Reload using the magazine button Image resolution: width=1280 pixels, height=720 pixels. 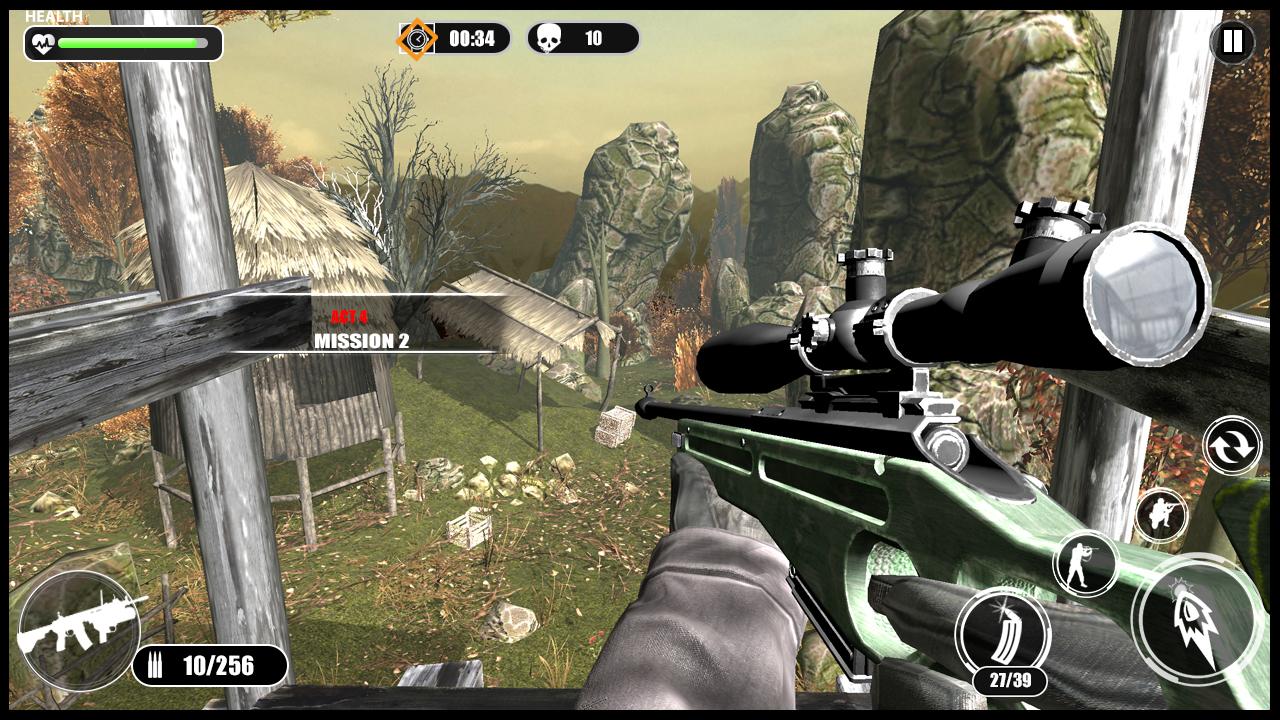click(x=1002, y=633)
